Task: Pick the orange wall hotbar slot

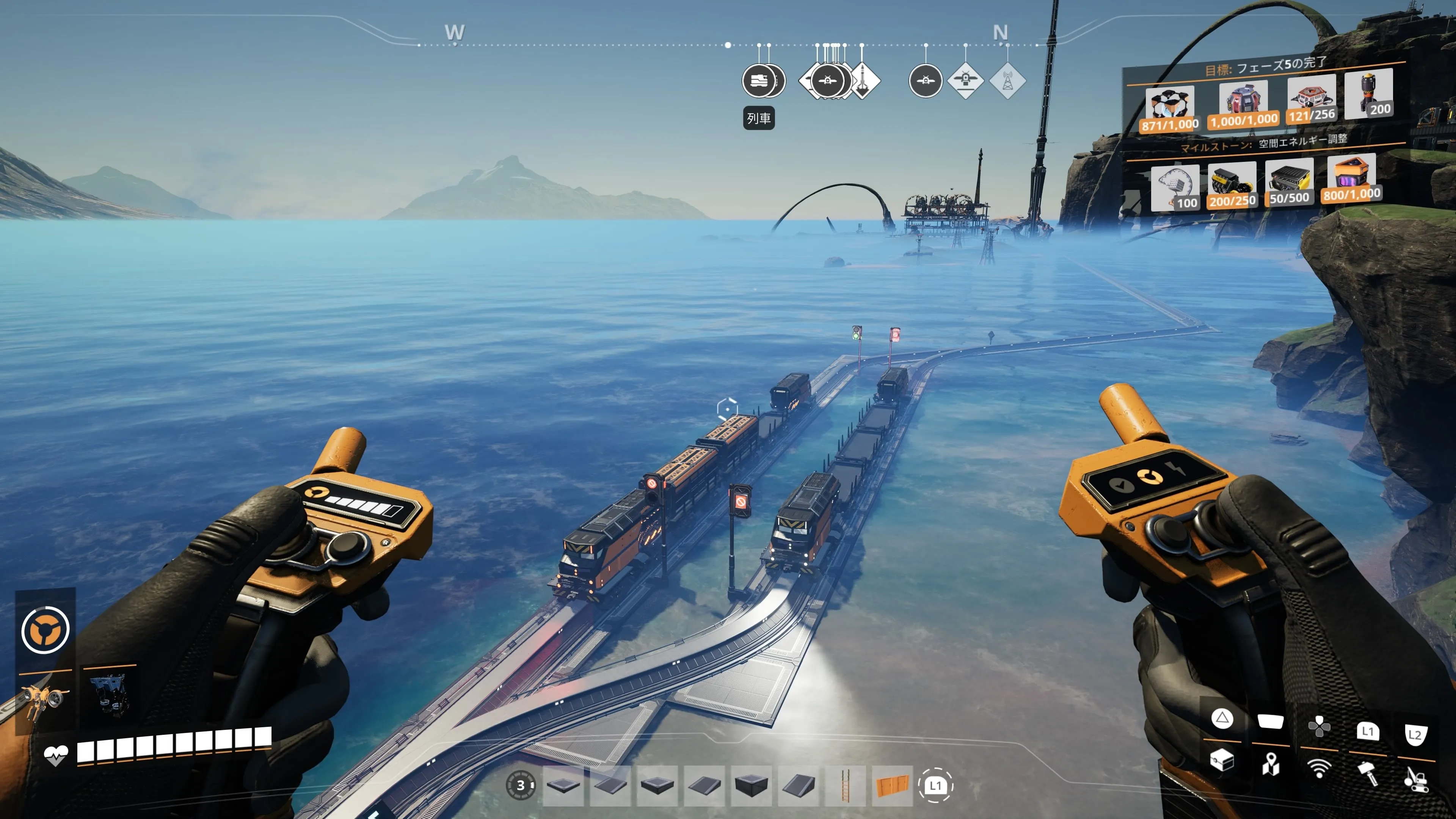Action: tap(892, 785)
